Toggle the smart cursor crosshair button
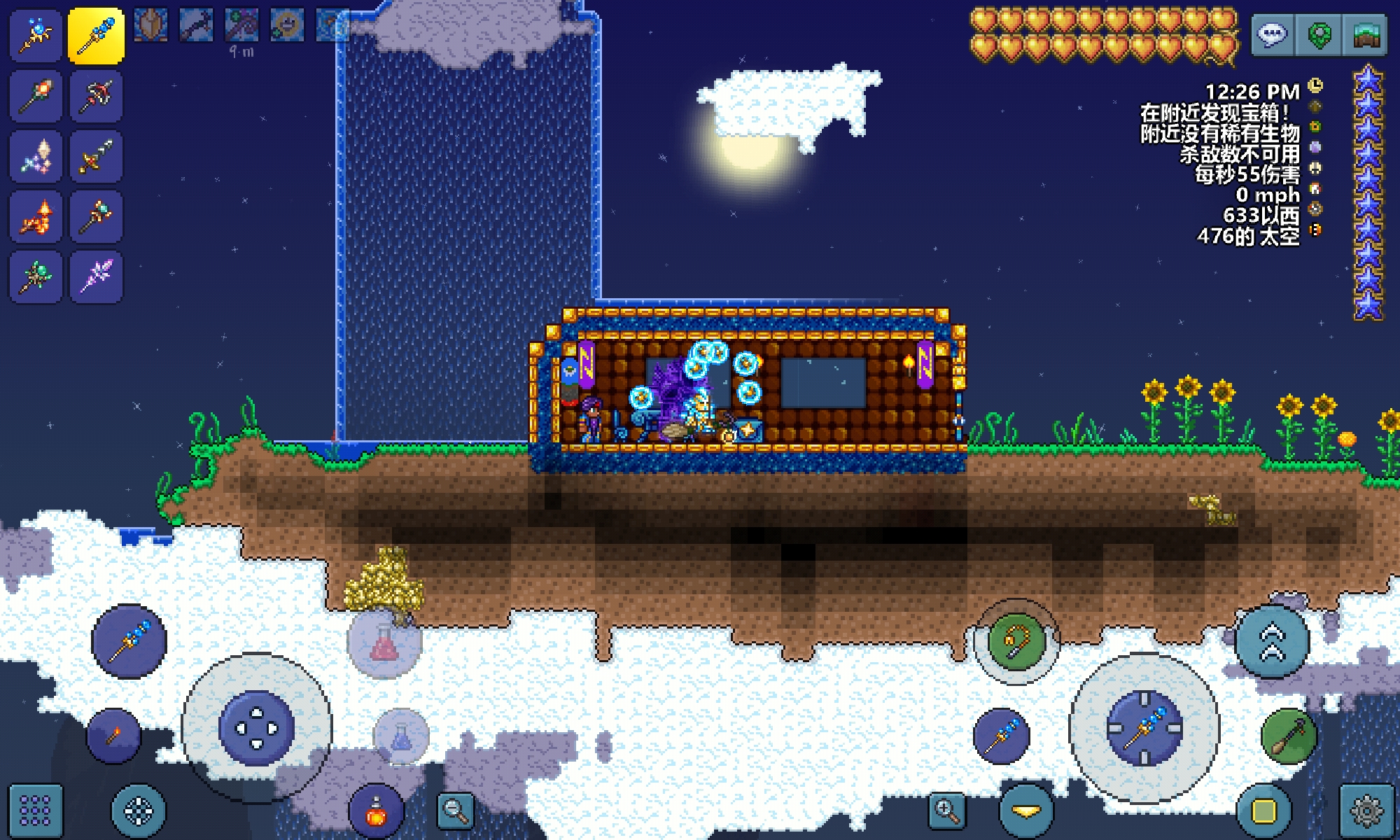This screenshot has height=840, width=1400. point(139,812)
